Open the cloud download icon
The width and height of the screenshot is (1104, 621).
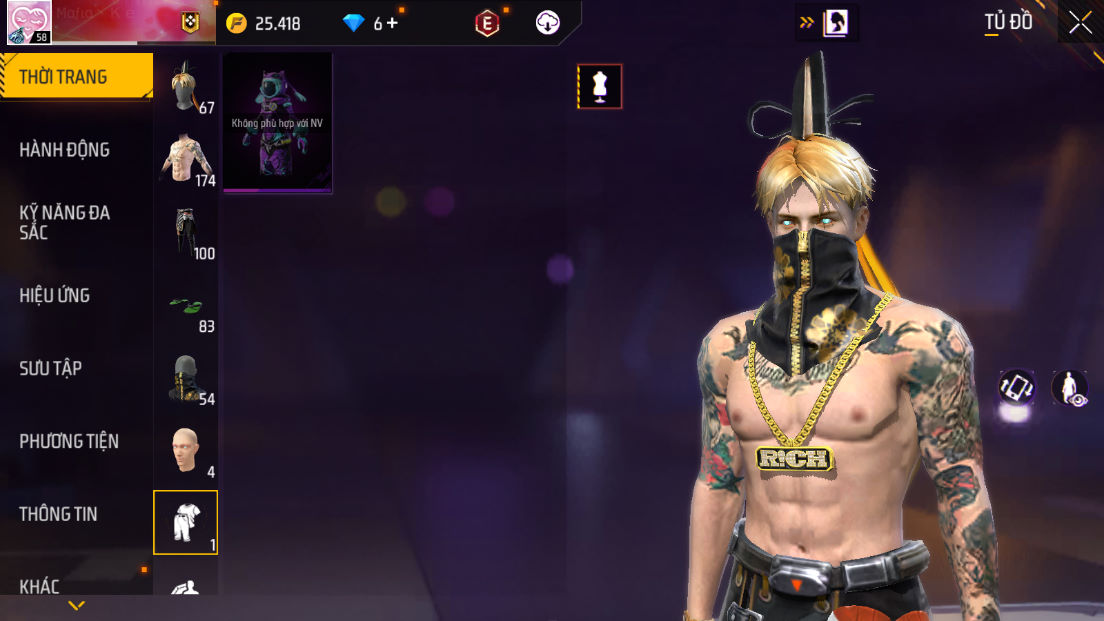tap(548, 23)
